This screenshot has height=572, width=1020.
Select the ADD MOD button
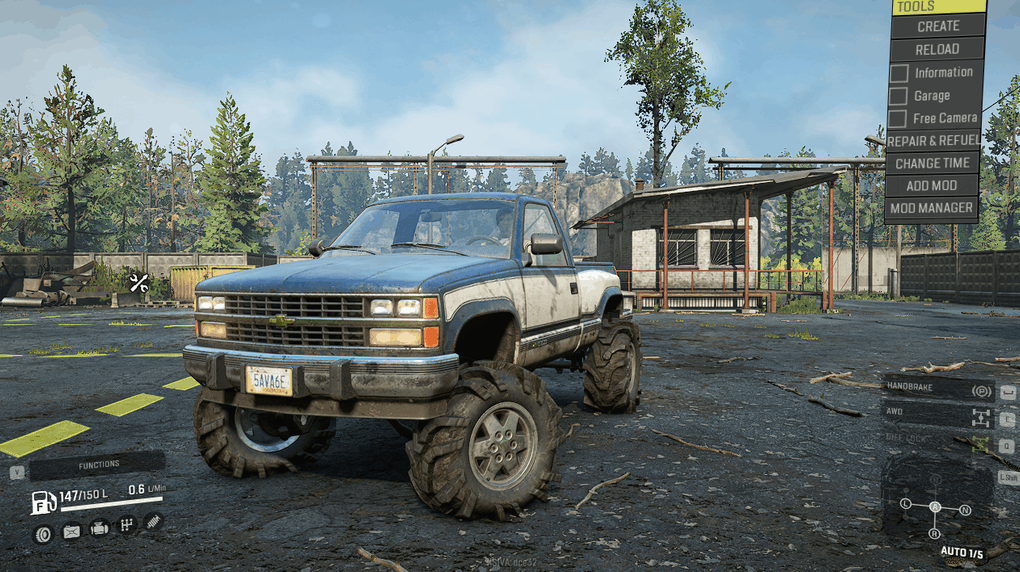[933, 186]
